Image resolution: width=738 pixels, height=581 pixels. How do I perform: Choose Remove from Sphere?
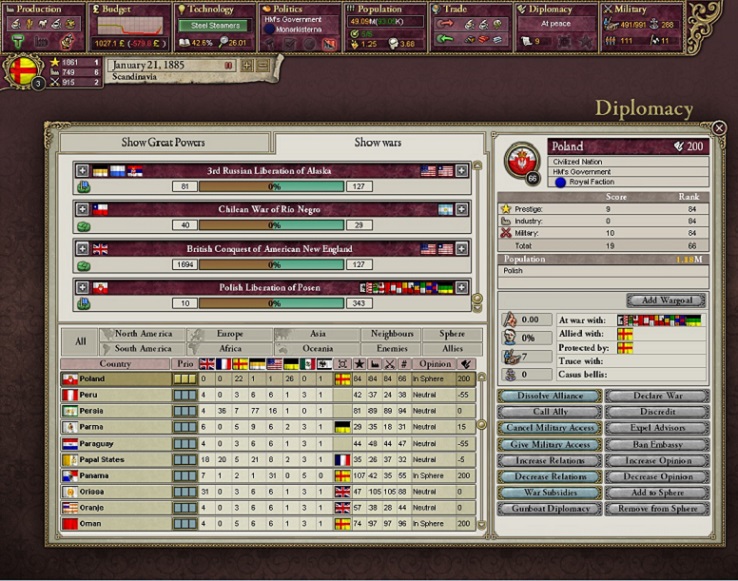(x=657, y=509)
